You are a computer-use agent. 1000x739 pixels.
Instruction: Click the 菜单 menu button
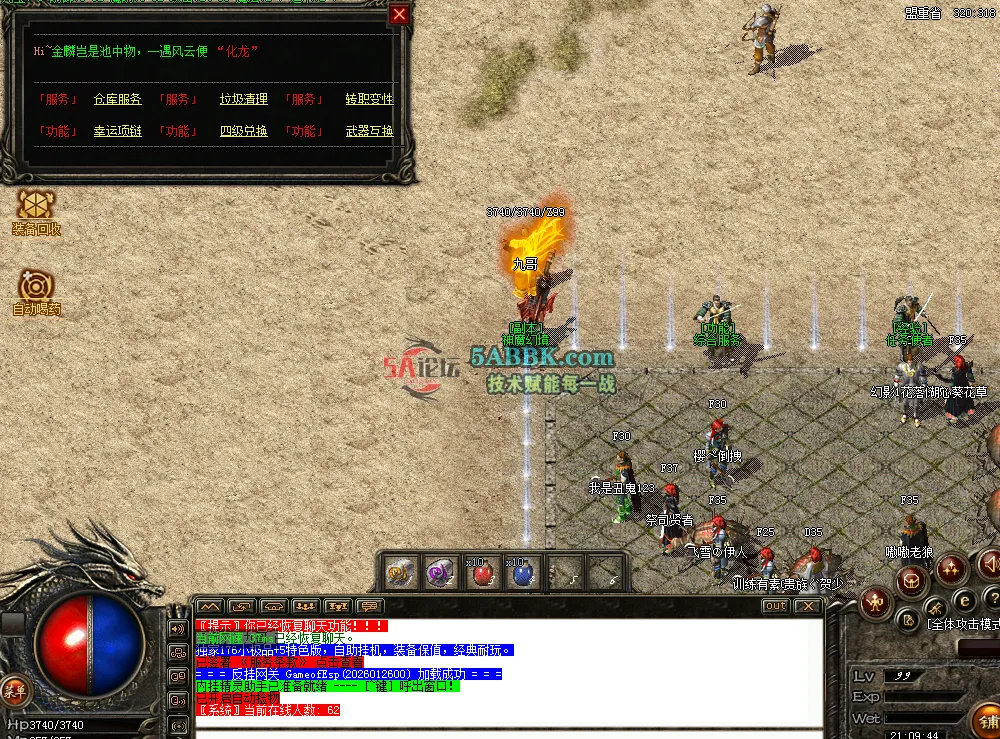click(x=15, y=689)
